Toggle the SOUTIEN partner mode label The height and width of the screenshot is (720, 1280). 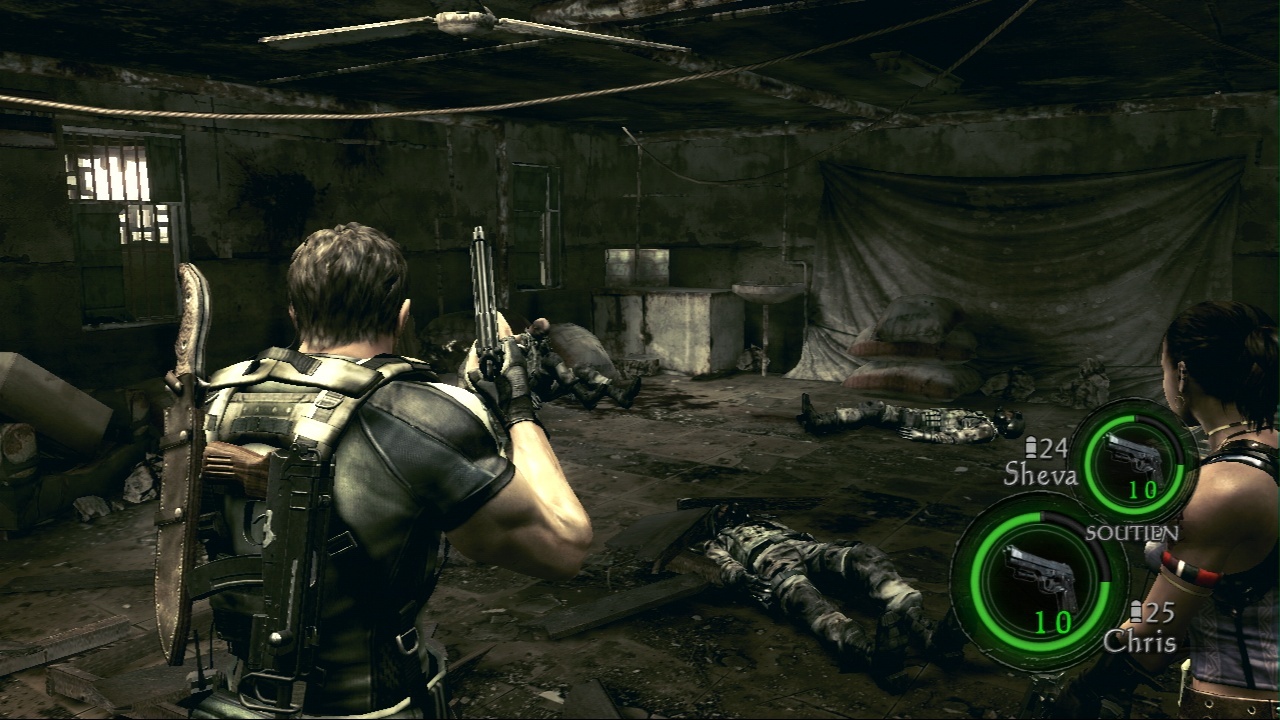(1132, 533)
